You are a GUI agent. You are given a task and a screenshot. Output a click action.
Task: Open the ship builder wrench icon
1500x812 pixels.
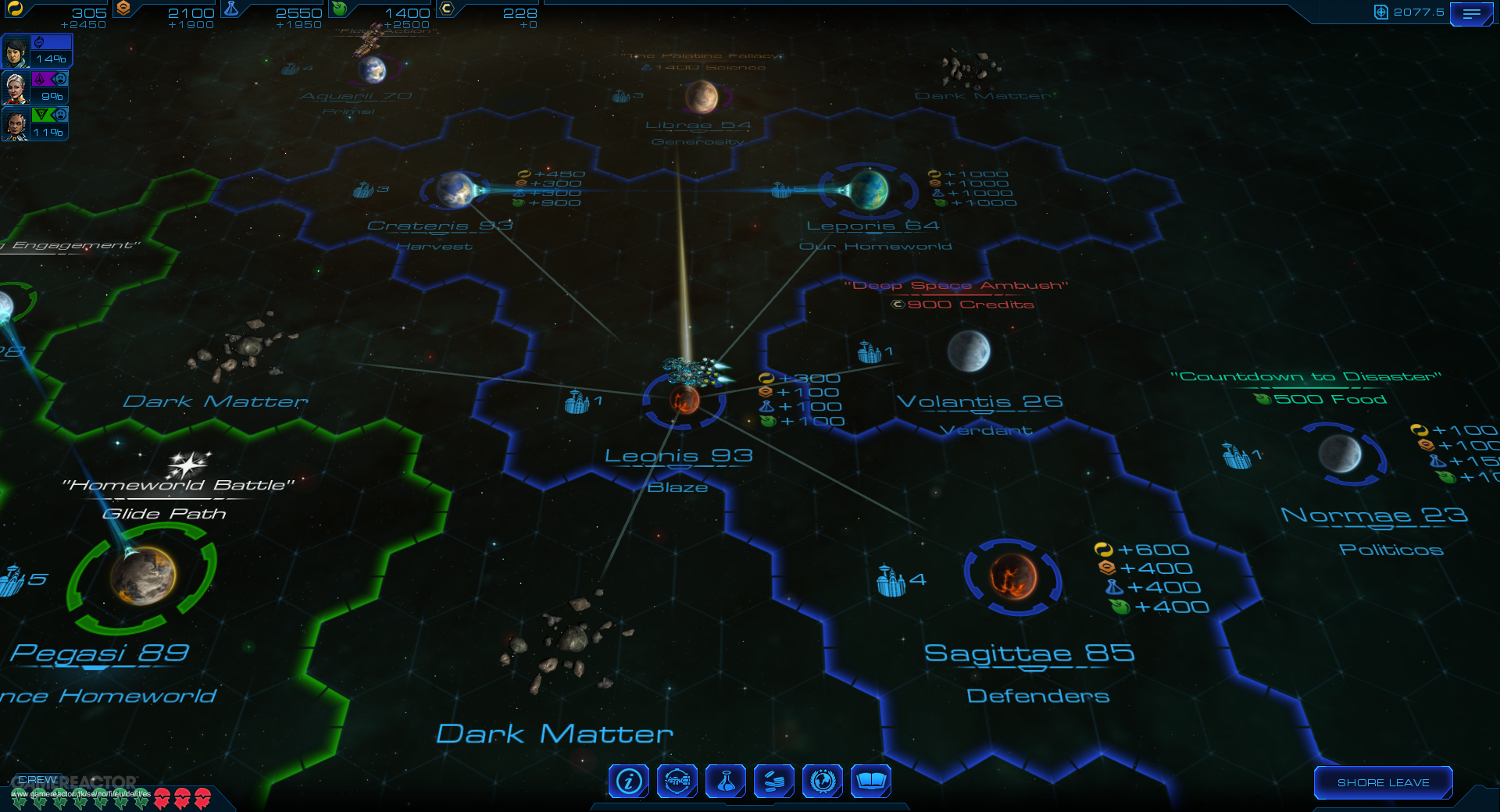click(x=677, y=781)
